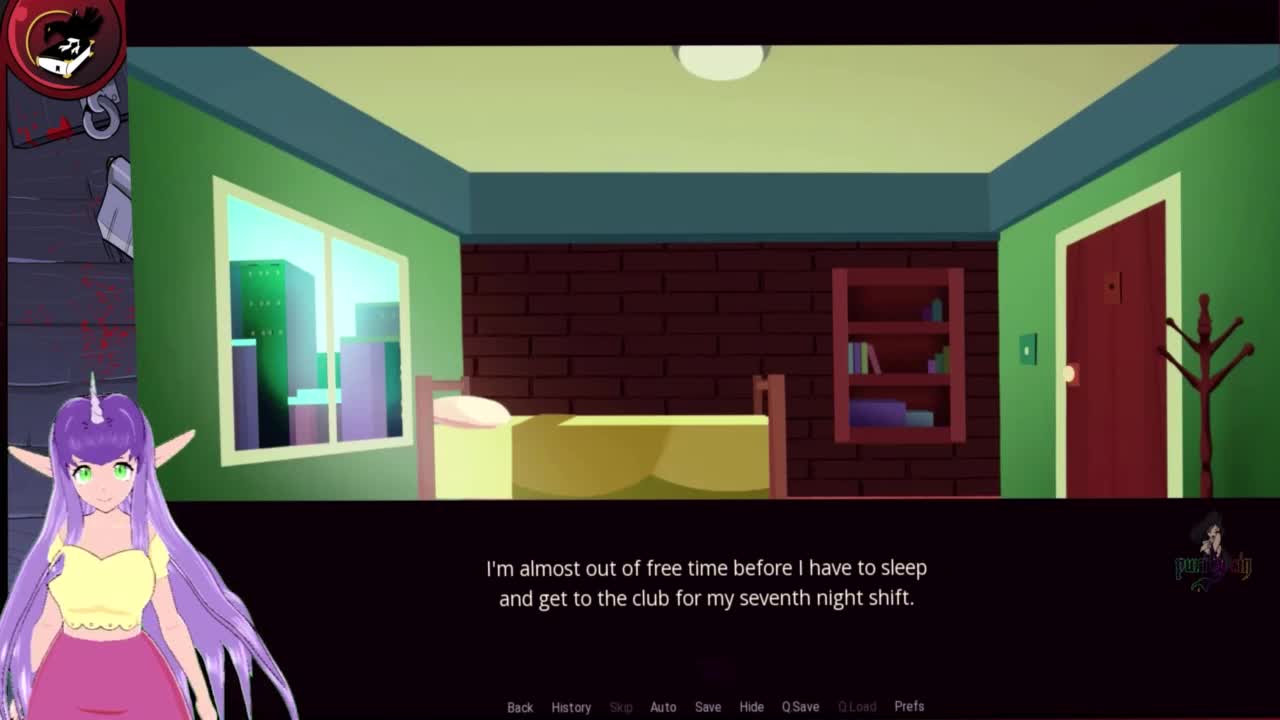This screenshot has width=1280, height=720.
Task: Hide the dialogue interface
Action: point(751,707)
